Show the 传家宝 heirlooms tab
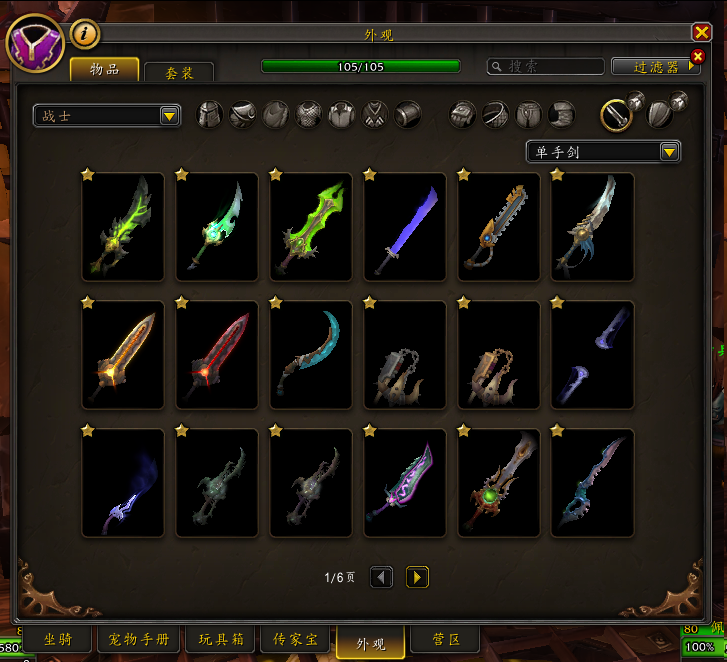 [297, 639]
